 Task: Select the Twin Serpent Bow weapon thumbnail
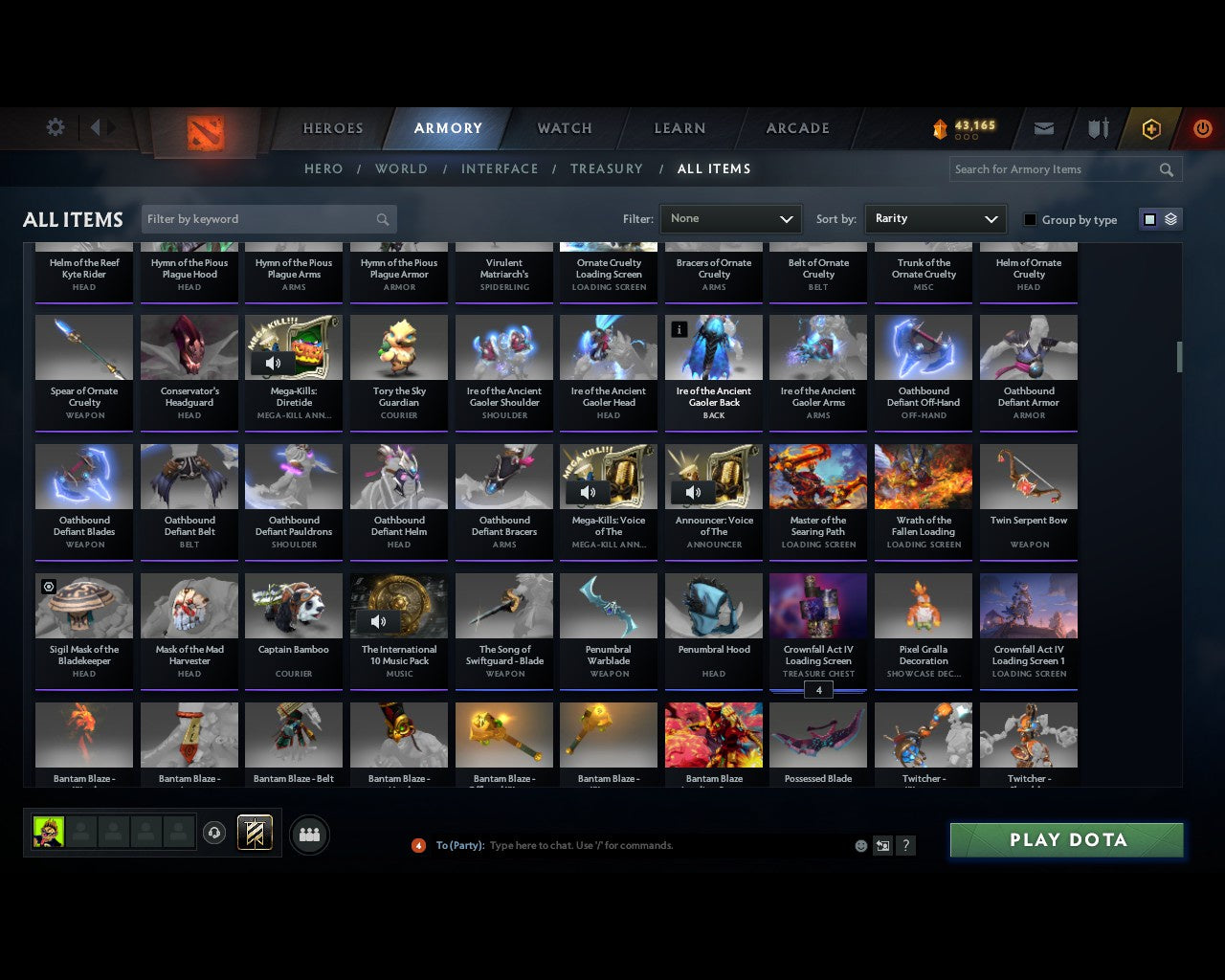[1028, 476]
